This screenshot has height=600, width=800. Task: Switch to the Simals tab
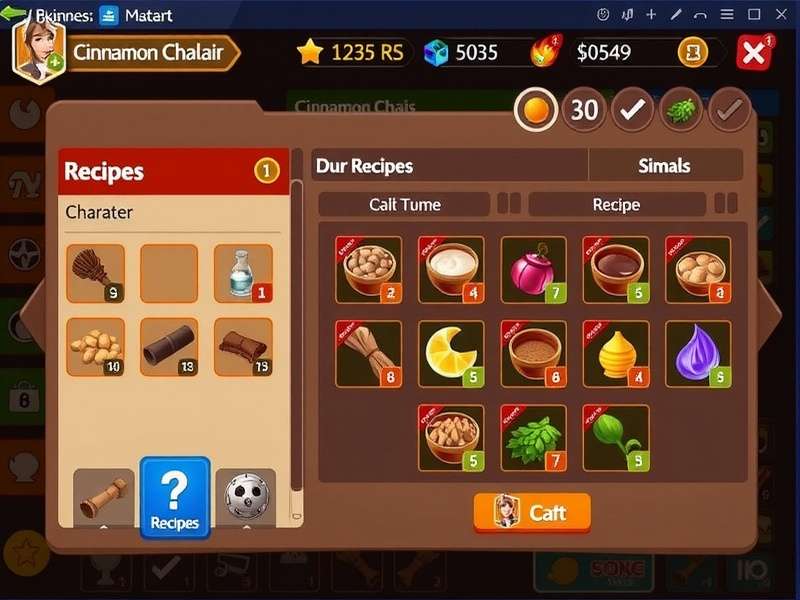click(x=665, y=166)
